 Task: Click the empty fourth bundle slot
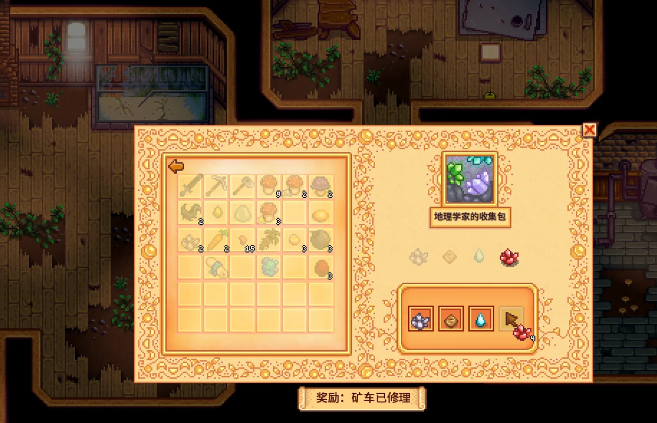pyautogui.click(x=510, y=319)
